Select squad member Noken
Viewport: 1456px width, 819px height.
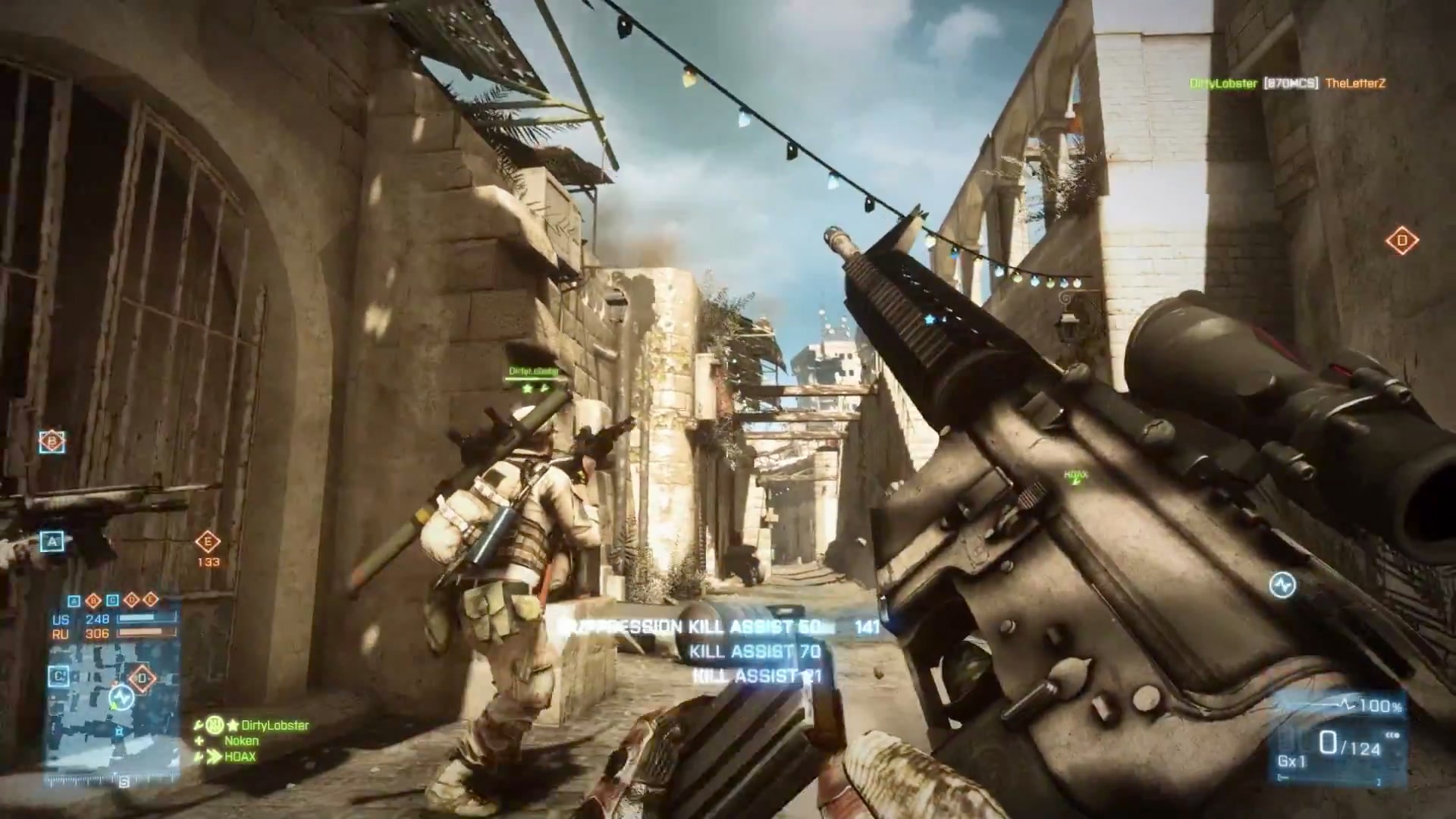(242, 741)
